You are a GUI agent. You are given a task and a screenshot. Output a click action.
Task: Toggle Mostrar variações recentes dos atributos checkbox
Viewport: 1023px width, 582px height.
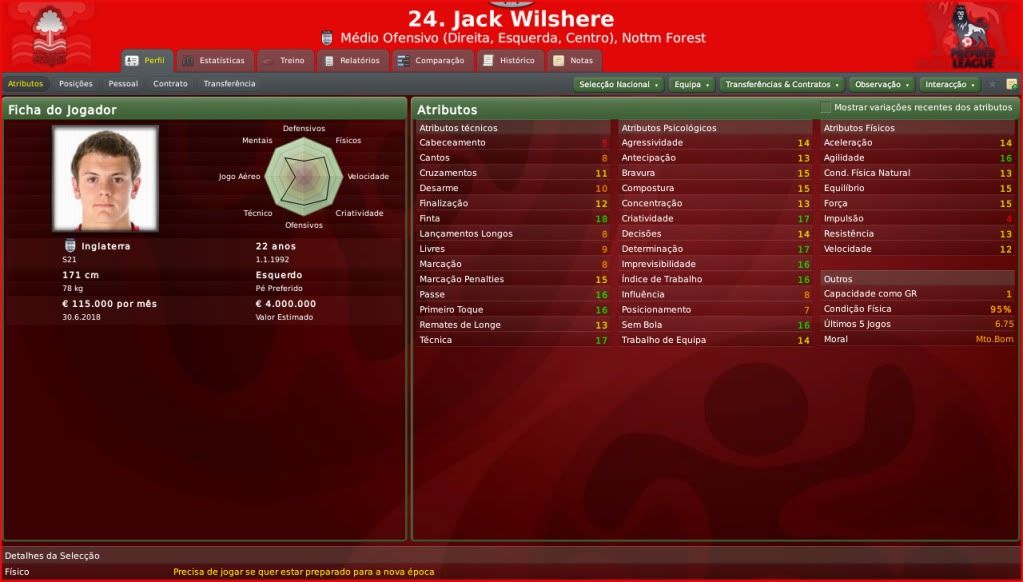[x=826, y=108]
